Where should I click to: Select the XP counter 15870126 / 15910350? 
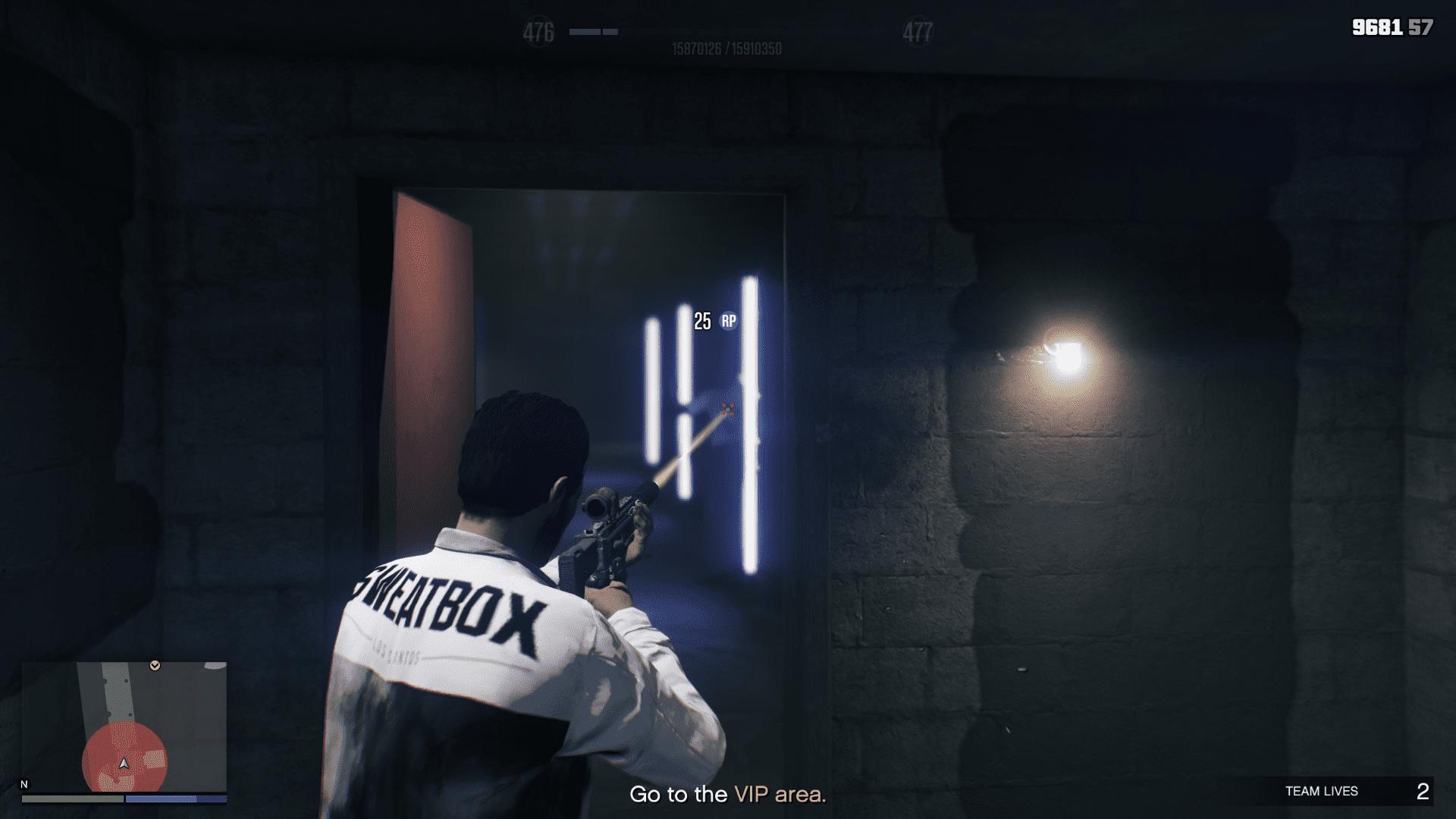[727, 46]
